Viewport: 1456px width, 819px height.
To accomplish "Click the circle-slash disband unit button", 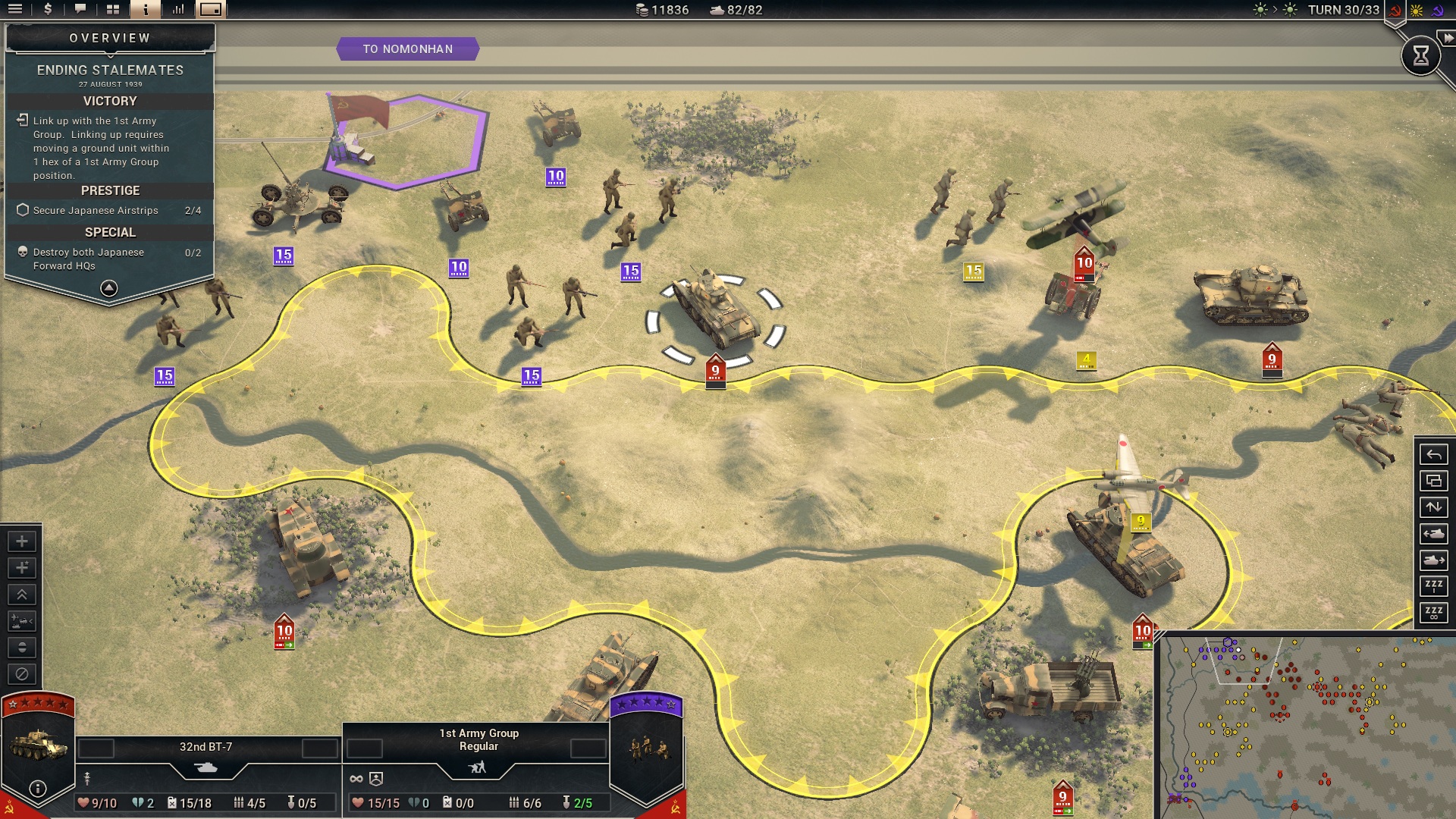I will (22, 674).
